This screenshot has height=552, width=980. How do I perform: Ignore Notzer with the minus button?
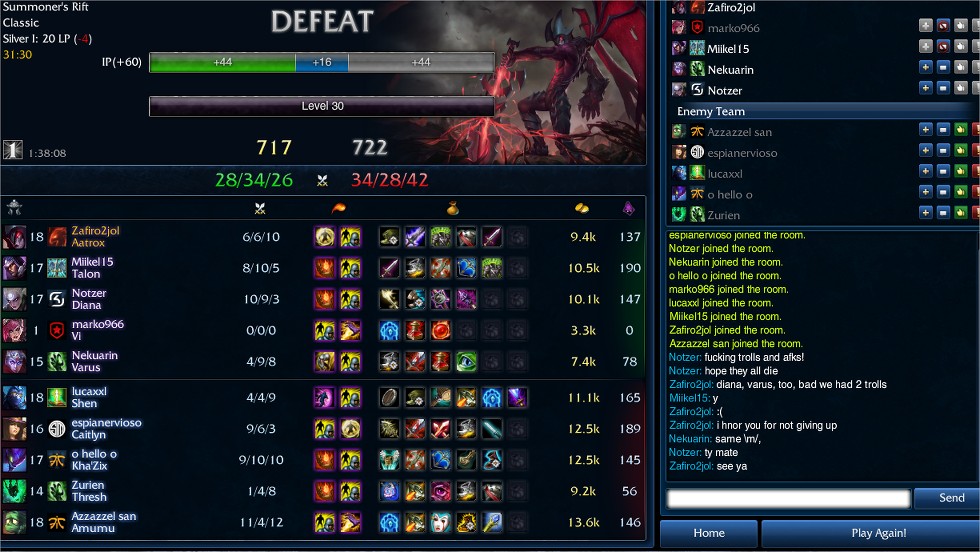943,90
